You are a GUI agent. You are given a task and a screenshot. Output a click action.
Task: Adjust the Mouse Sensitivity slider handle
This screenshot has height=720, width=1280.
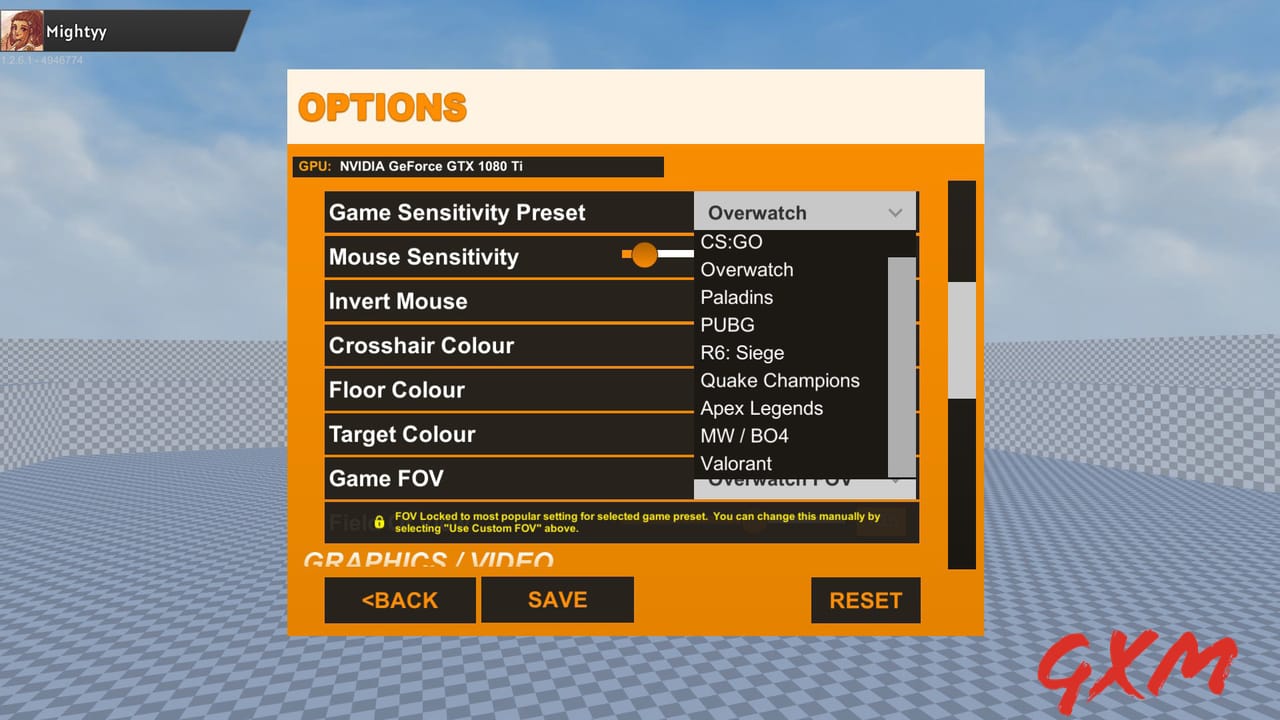645,255
